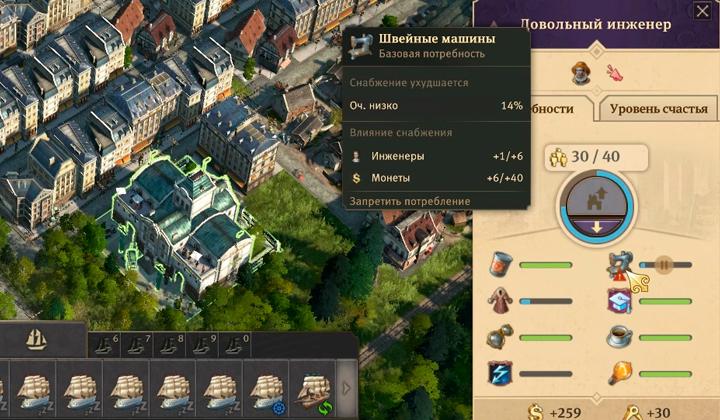Click Запретить потребление in the tooltip
The image size is (720, 420).
(409, 201)
